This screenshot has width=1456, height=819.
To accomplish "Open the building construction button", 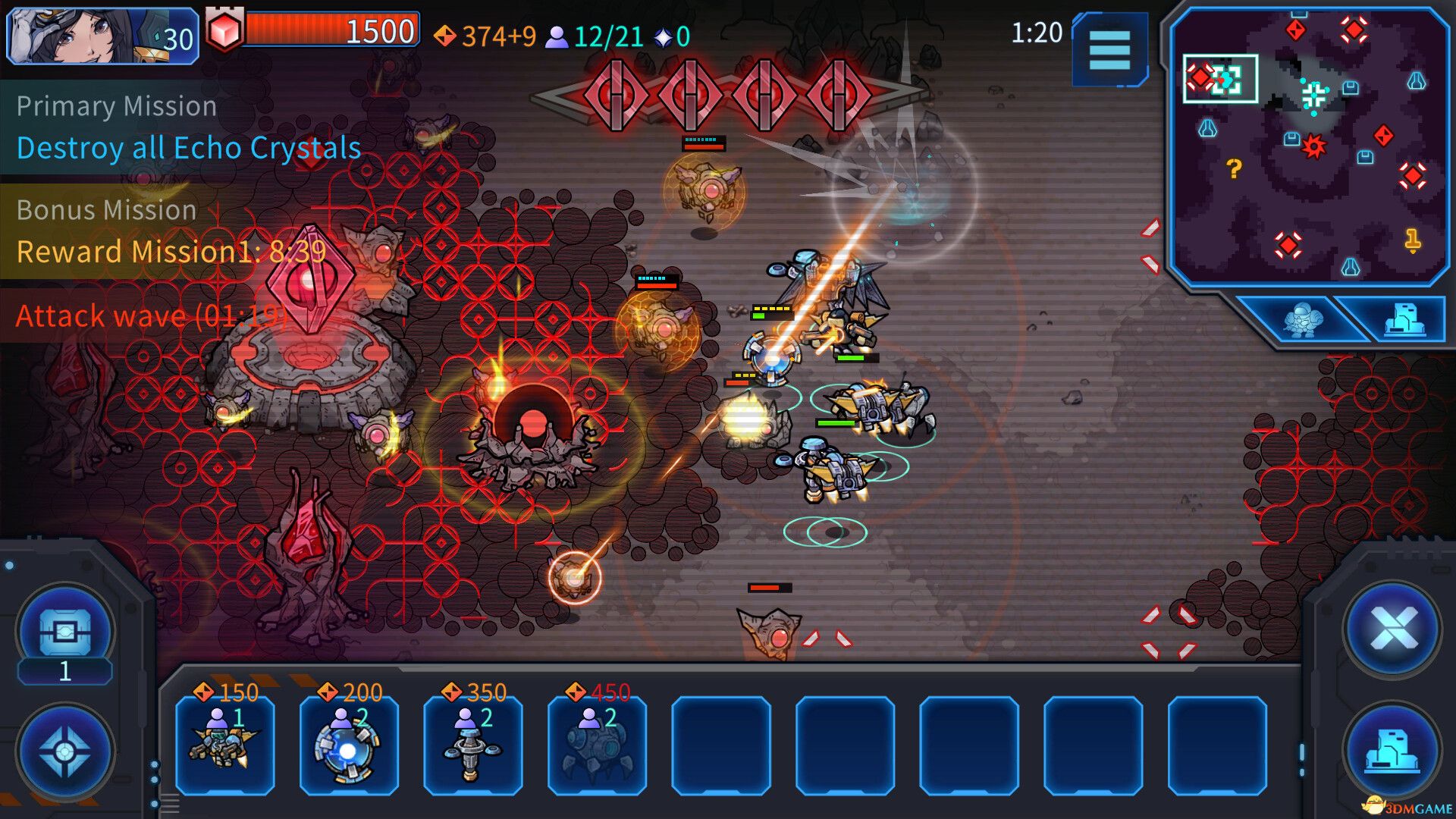I will [x=1392, y=750].
